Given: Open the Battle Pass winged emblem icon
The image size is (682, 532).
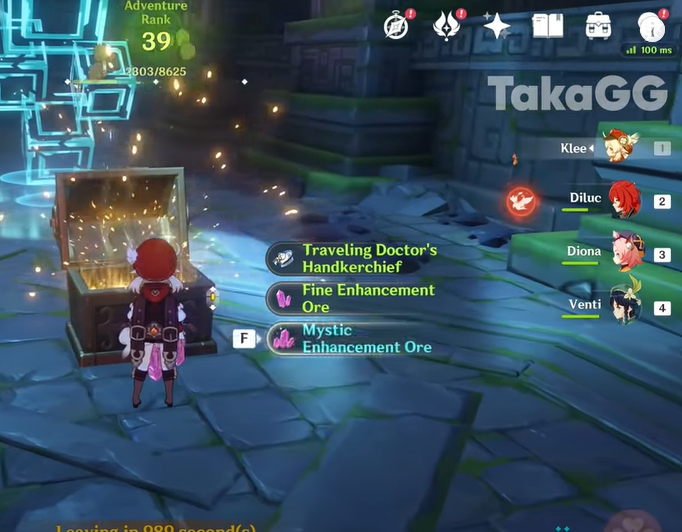Looking at the screenshot, I should 446,27.
